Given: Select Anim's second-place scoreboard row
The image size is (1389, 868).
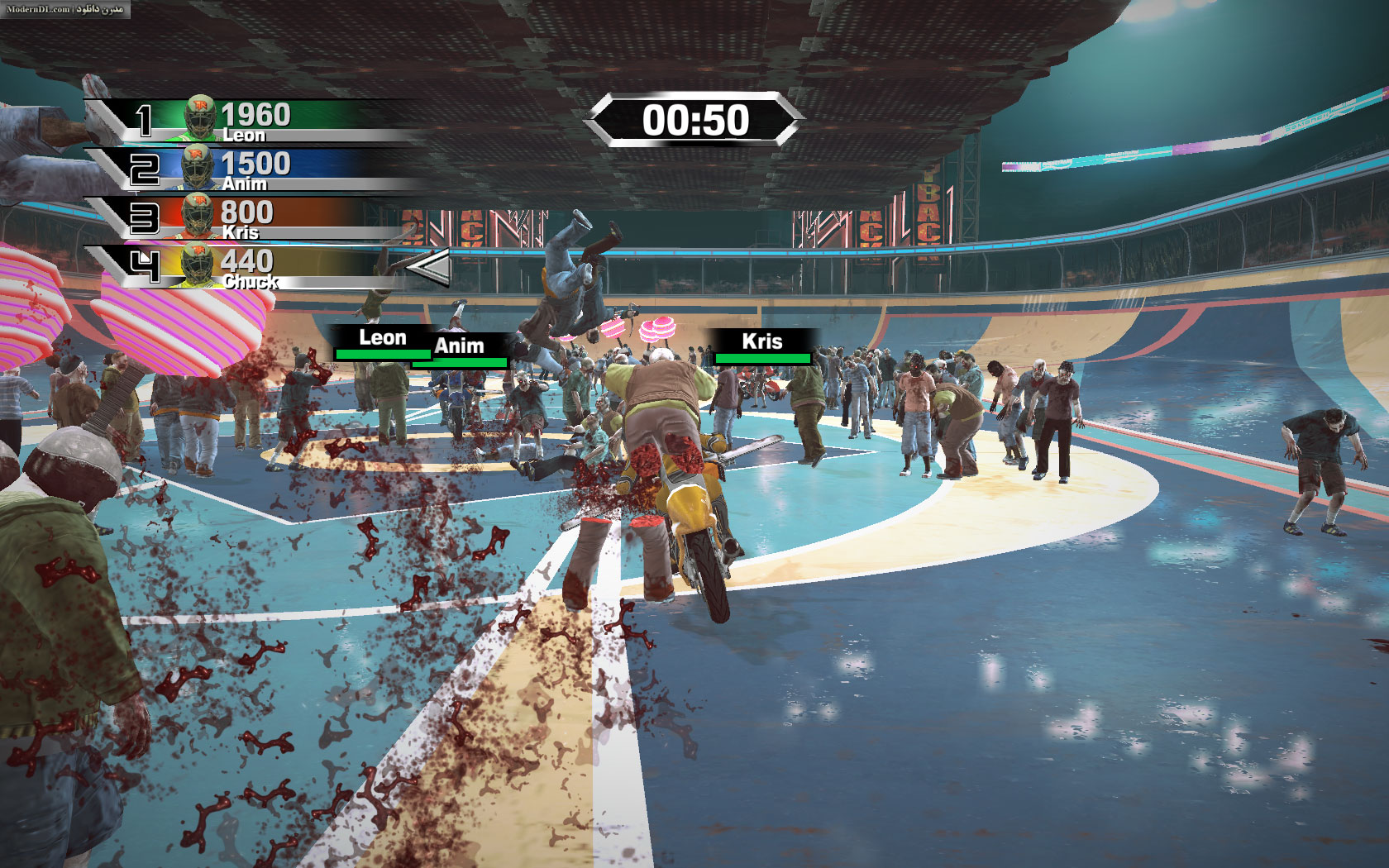Looking at the screenshot, I should coord(248,169).
